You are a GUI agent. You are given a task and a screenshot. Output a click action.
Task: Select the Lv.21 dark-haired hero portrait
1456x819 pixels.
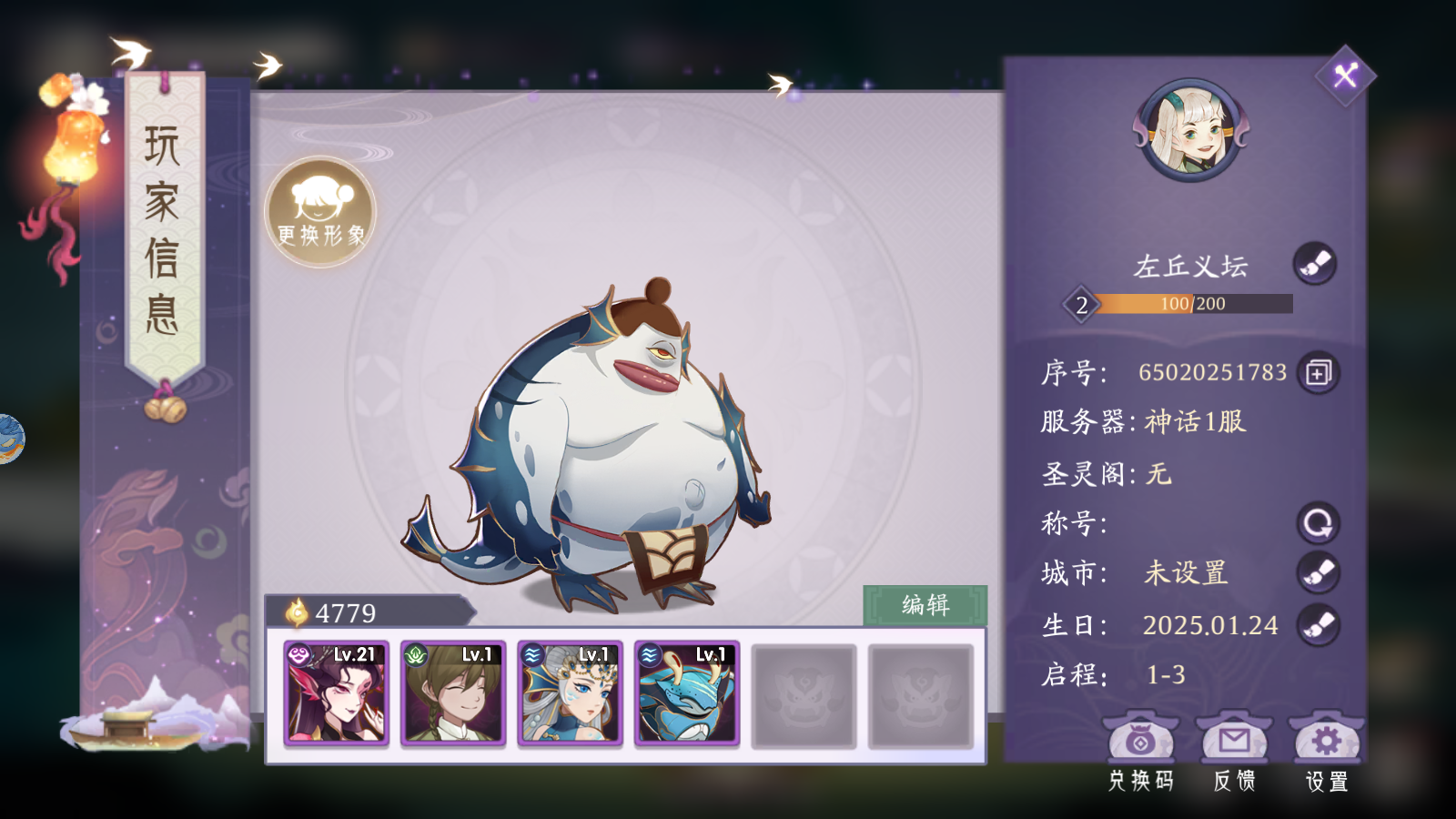point(337,693)
